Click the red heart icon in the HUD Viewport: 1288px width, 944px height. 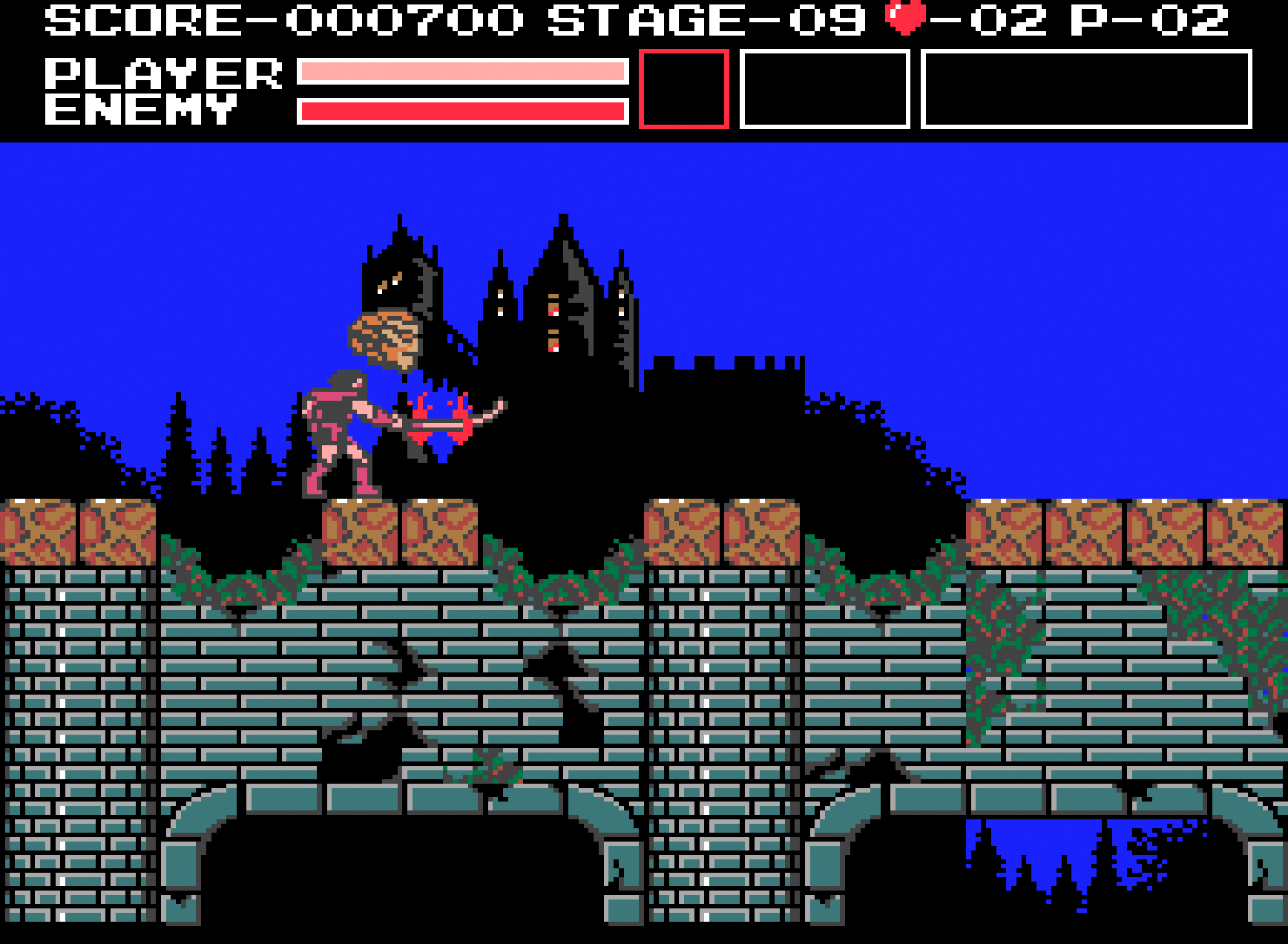pyautogui.click(x=904, y=19)
